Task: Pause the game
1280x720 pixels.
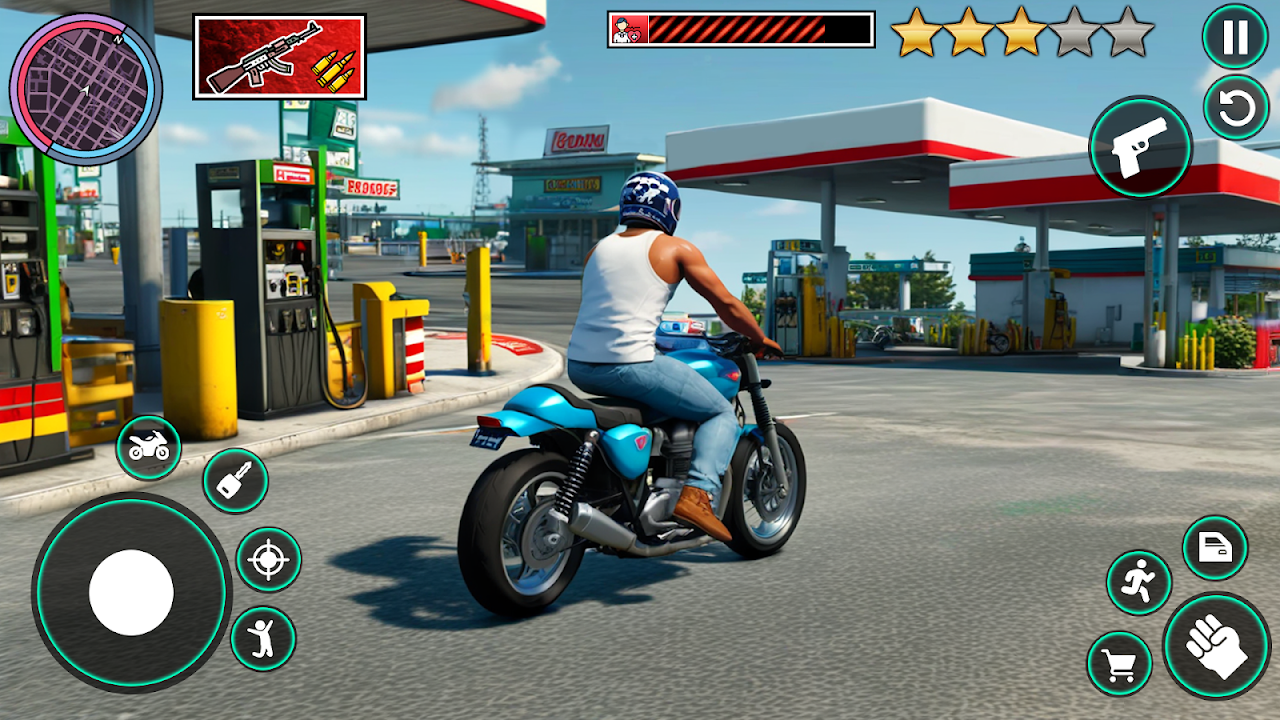Action: tap(1235, 37)
